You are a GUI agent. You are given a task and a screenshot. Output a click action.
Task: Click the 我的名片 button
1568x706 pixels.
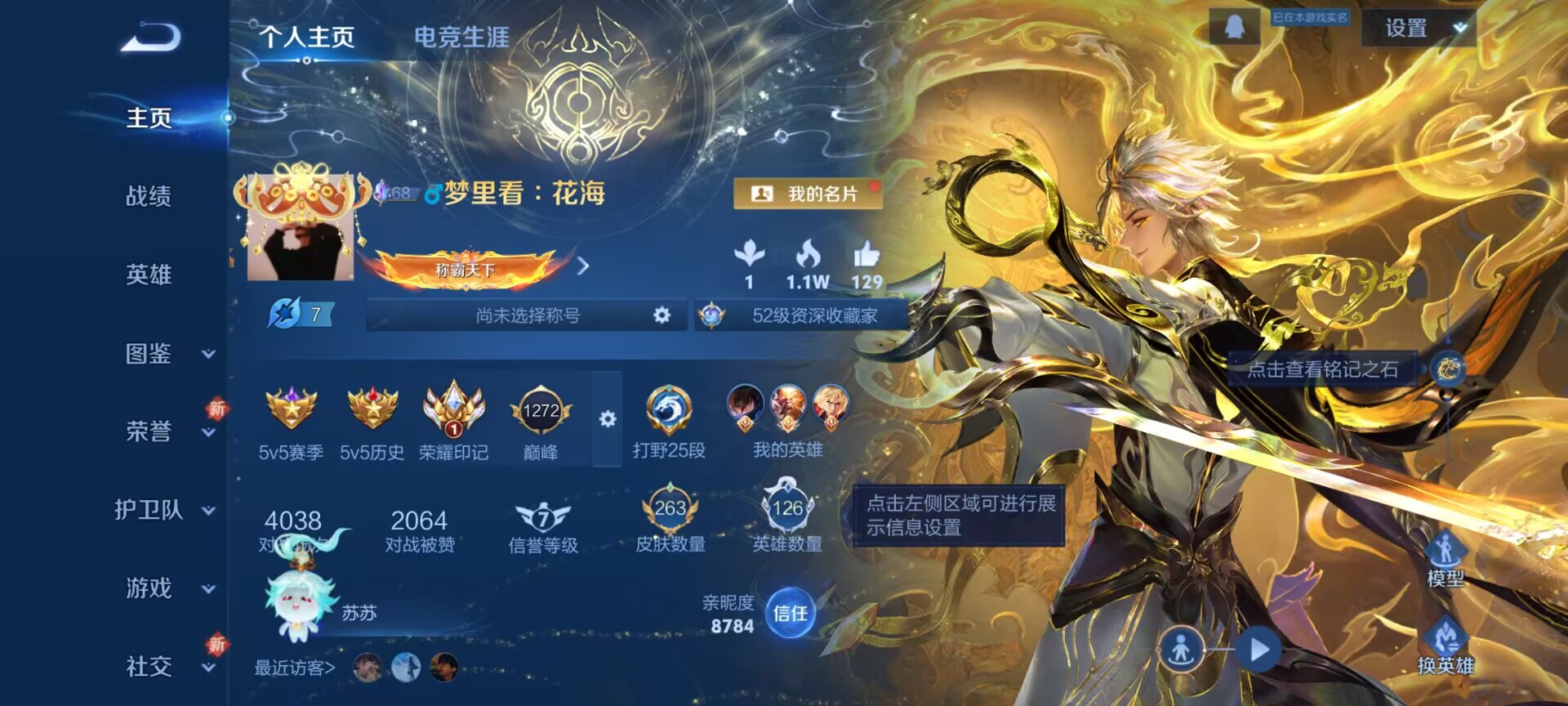(809, 193)
